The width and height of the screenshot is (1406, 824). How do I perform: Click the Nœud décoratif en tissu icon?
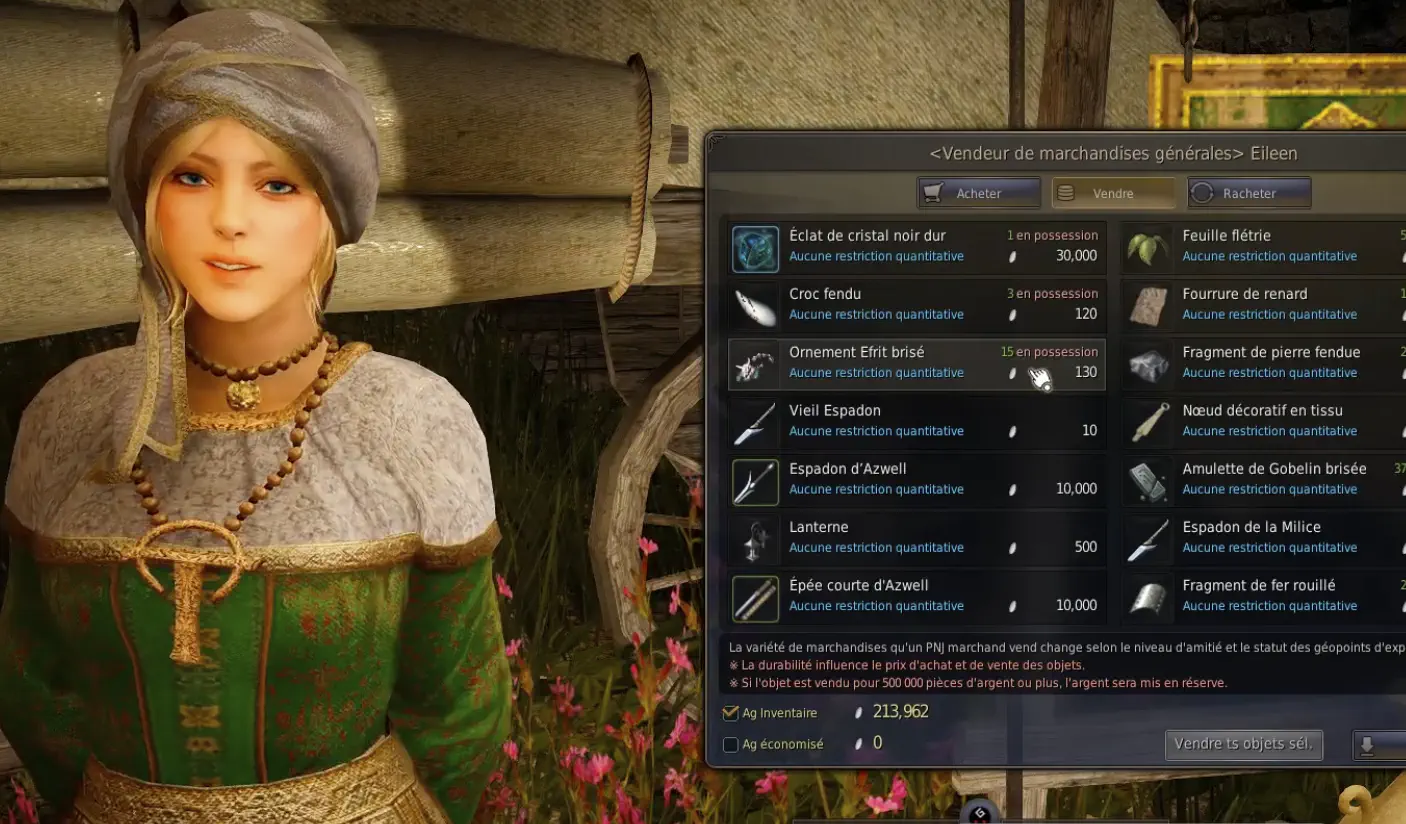tap(1147, 422)
